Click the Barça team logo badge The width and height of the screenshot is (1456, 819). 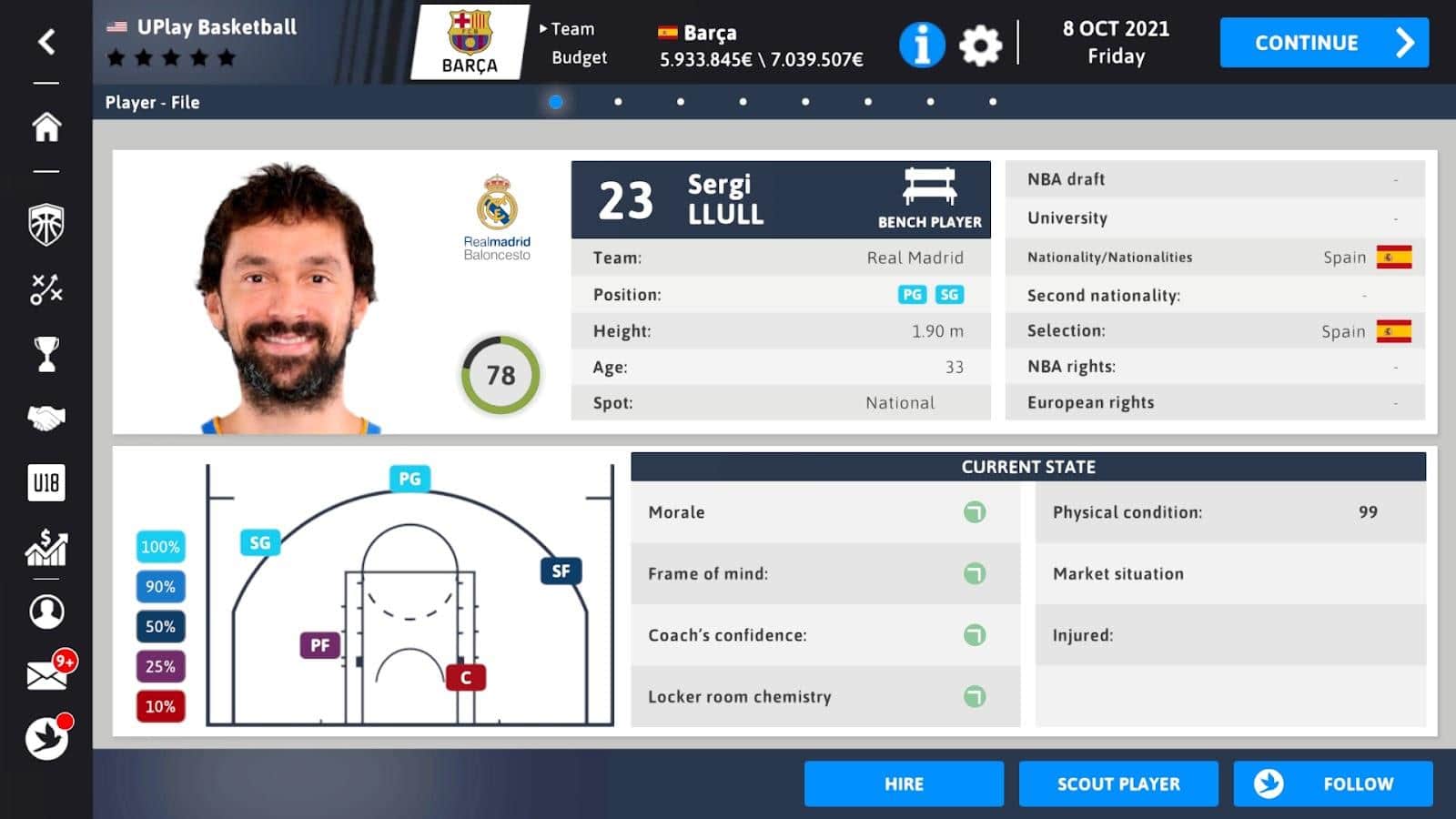pos(470,42)
